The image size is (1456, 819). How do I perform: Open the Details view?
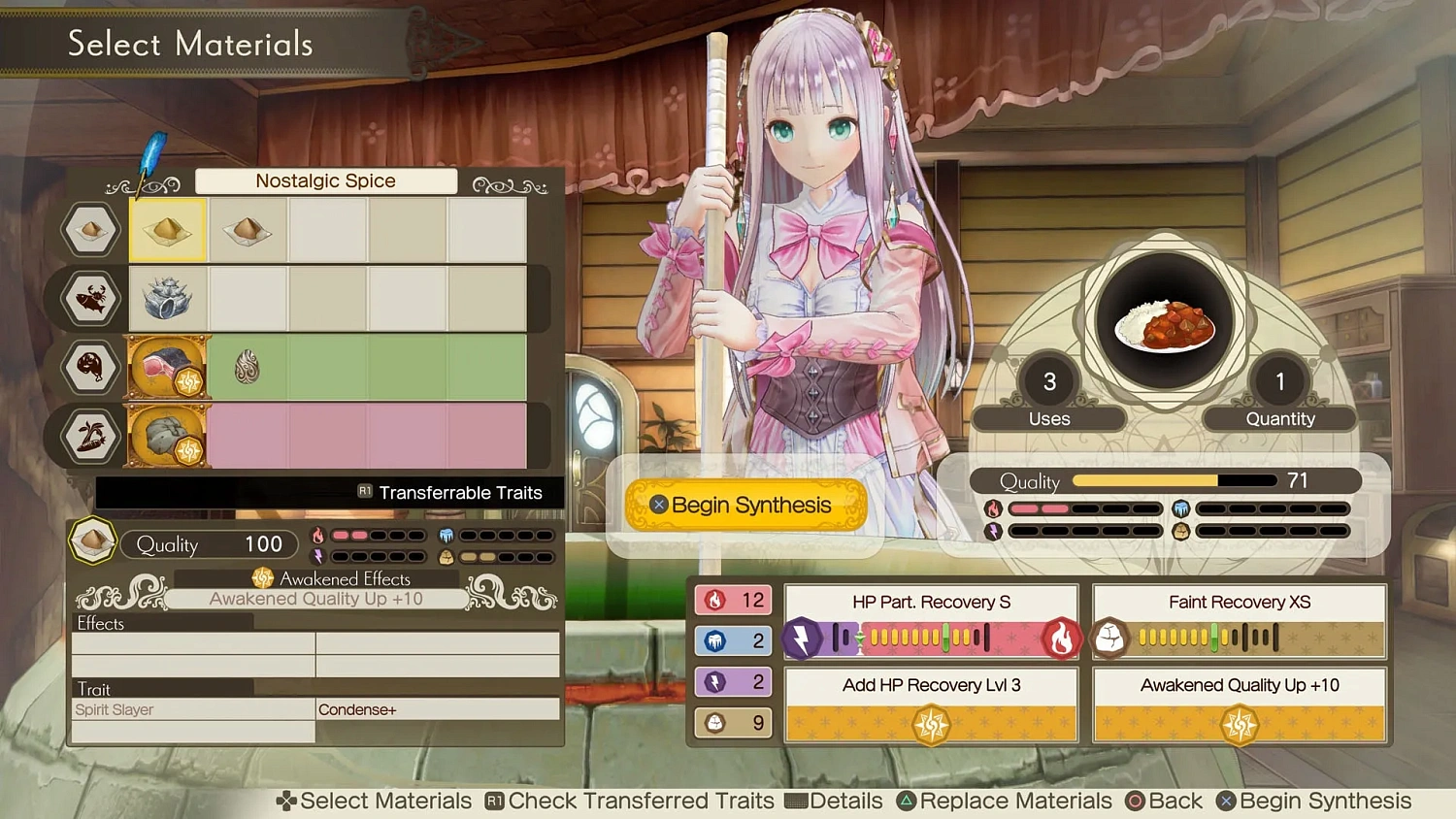(x=834, y=801)
